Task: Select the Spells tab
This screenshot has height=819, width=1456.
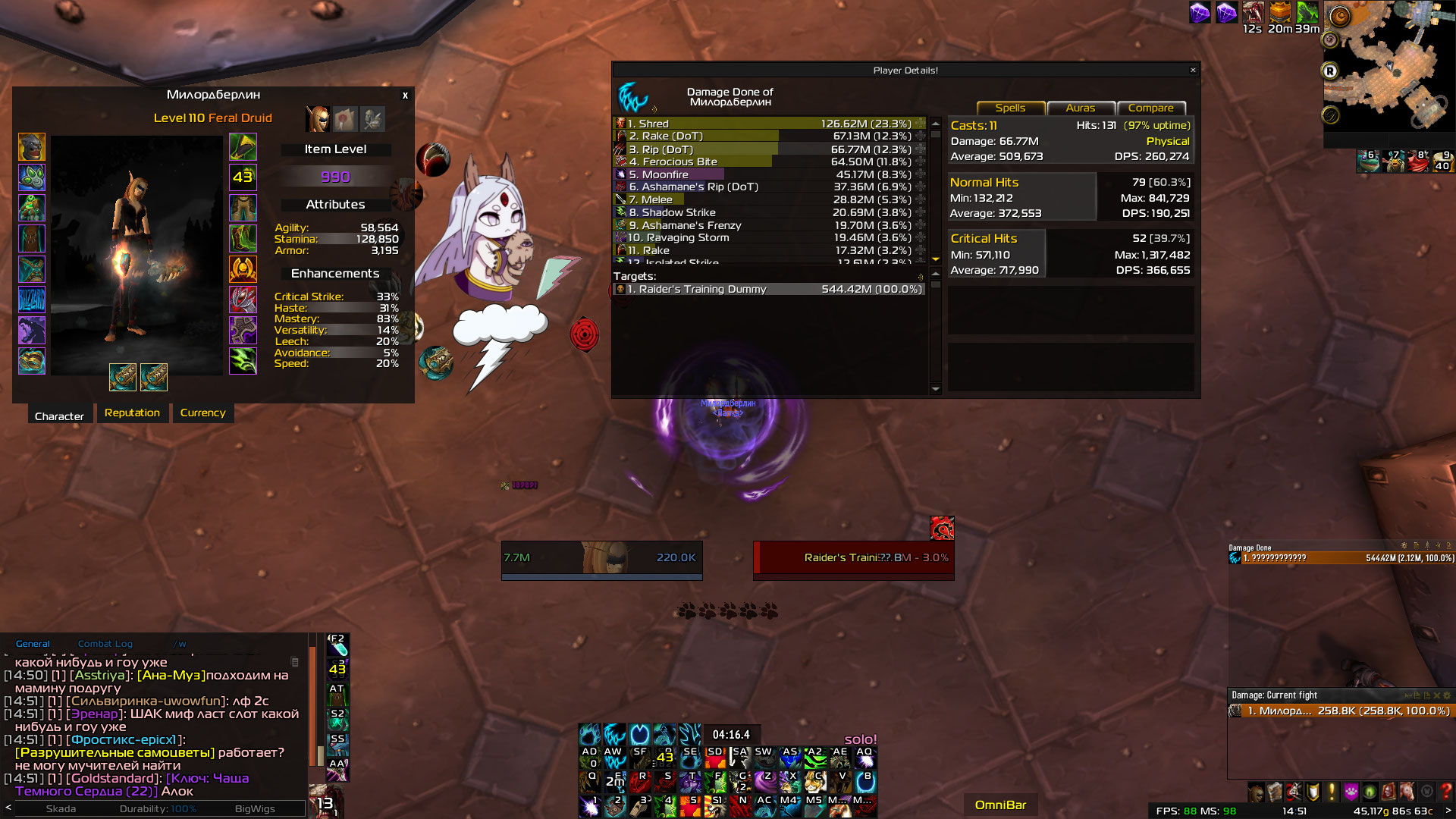Action: (1010, 108)
